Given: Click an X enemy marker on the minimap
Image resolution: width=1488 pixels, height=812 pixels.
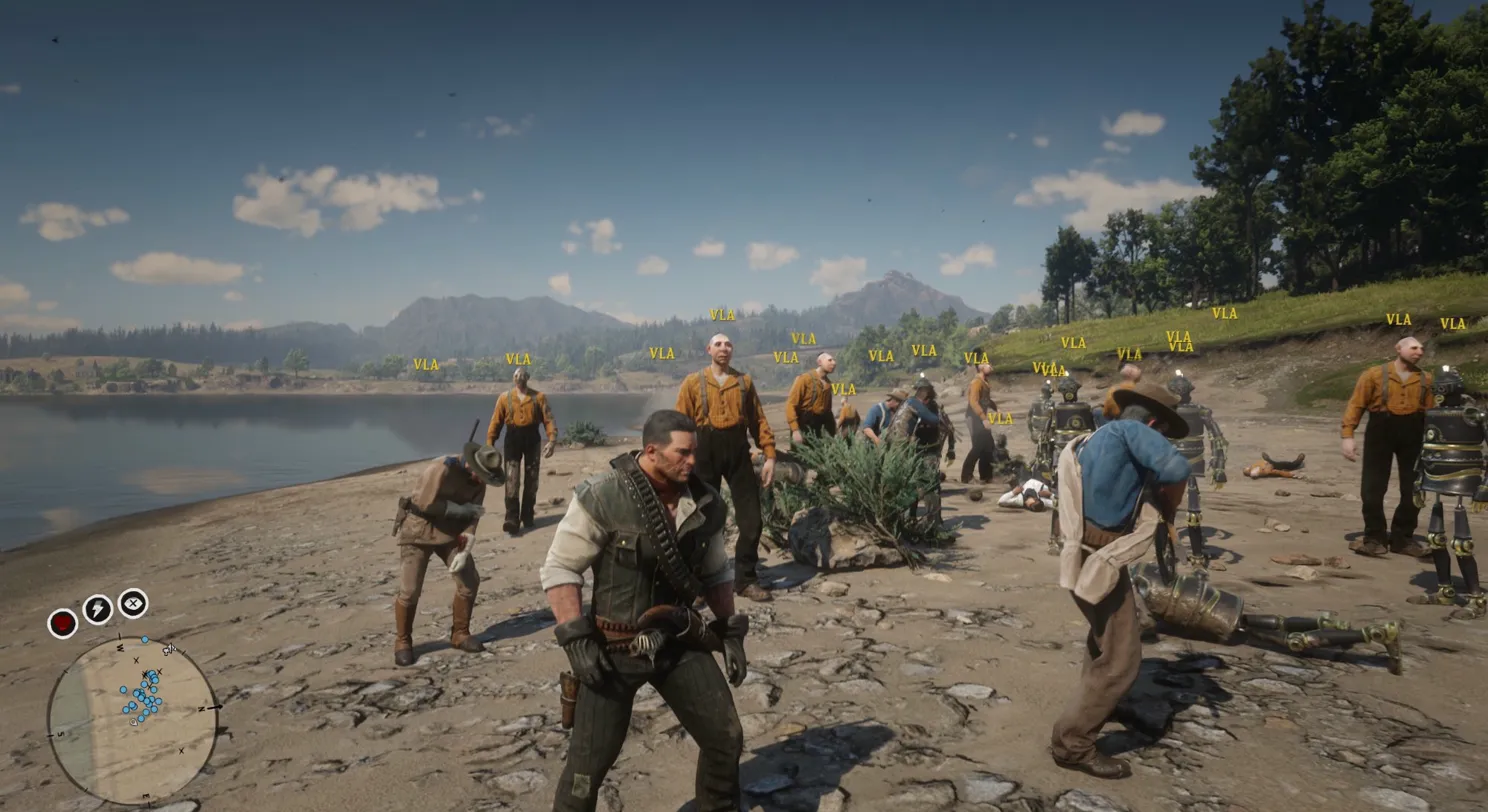Looking at the screenshot, I should tap(137, 661).
